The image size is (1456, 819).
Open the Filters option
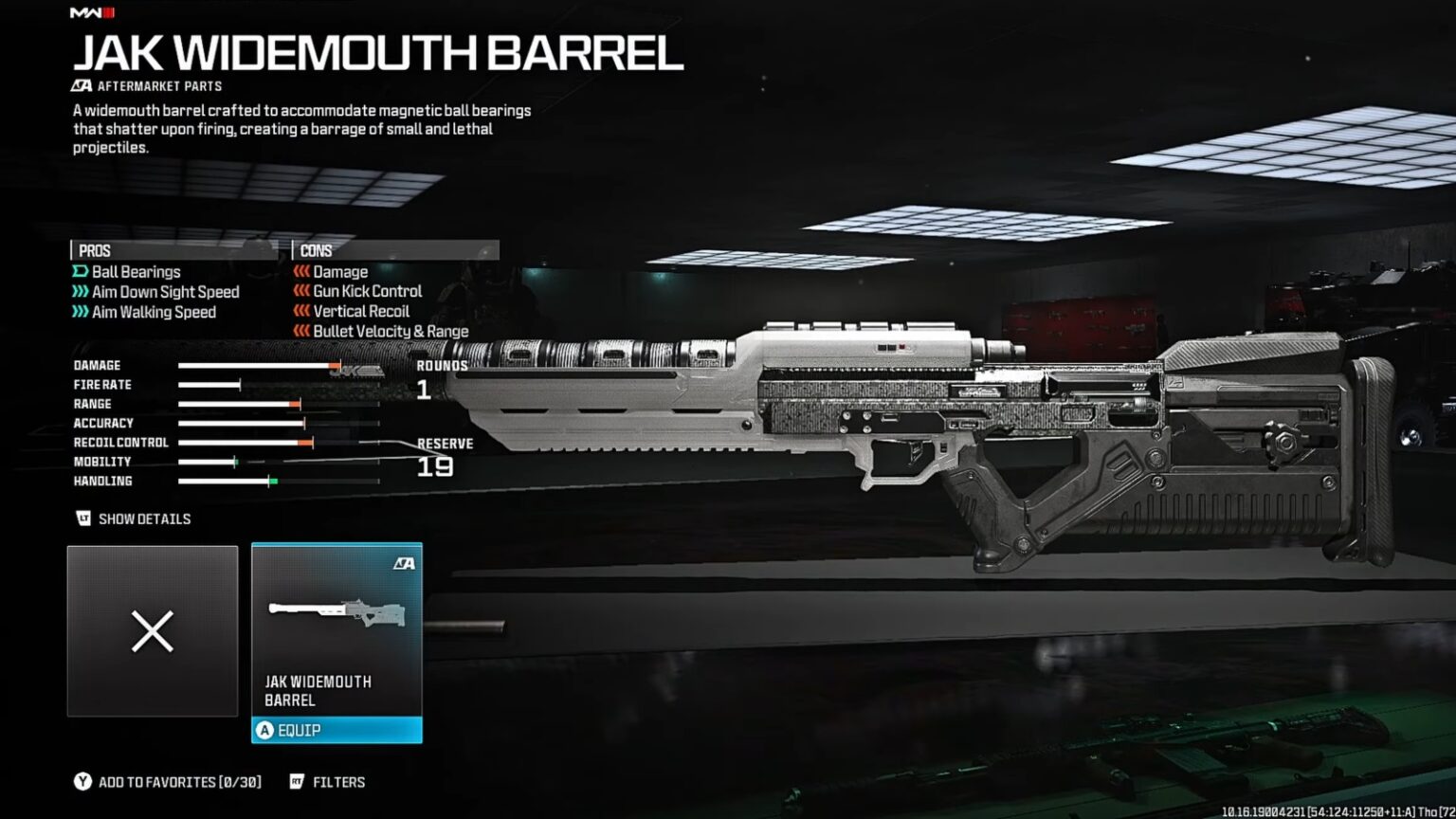340,782
